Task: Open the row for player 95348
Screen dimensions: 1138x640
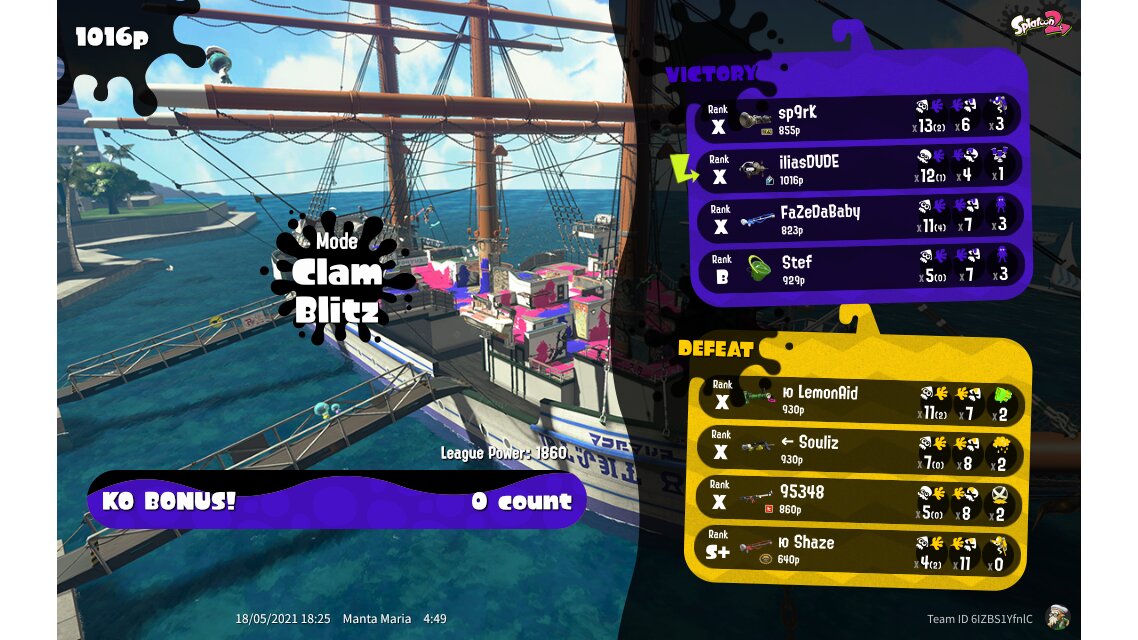Action: [x=858, y=500]
